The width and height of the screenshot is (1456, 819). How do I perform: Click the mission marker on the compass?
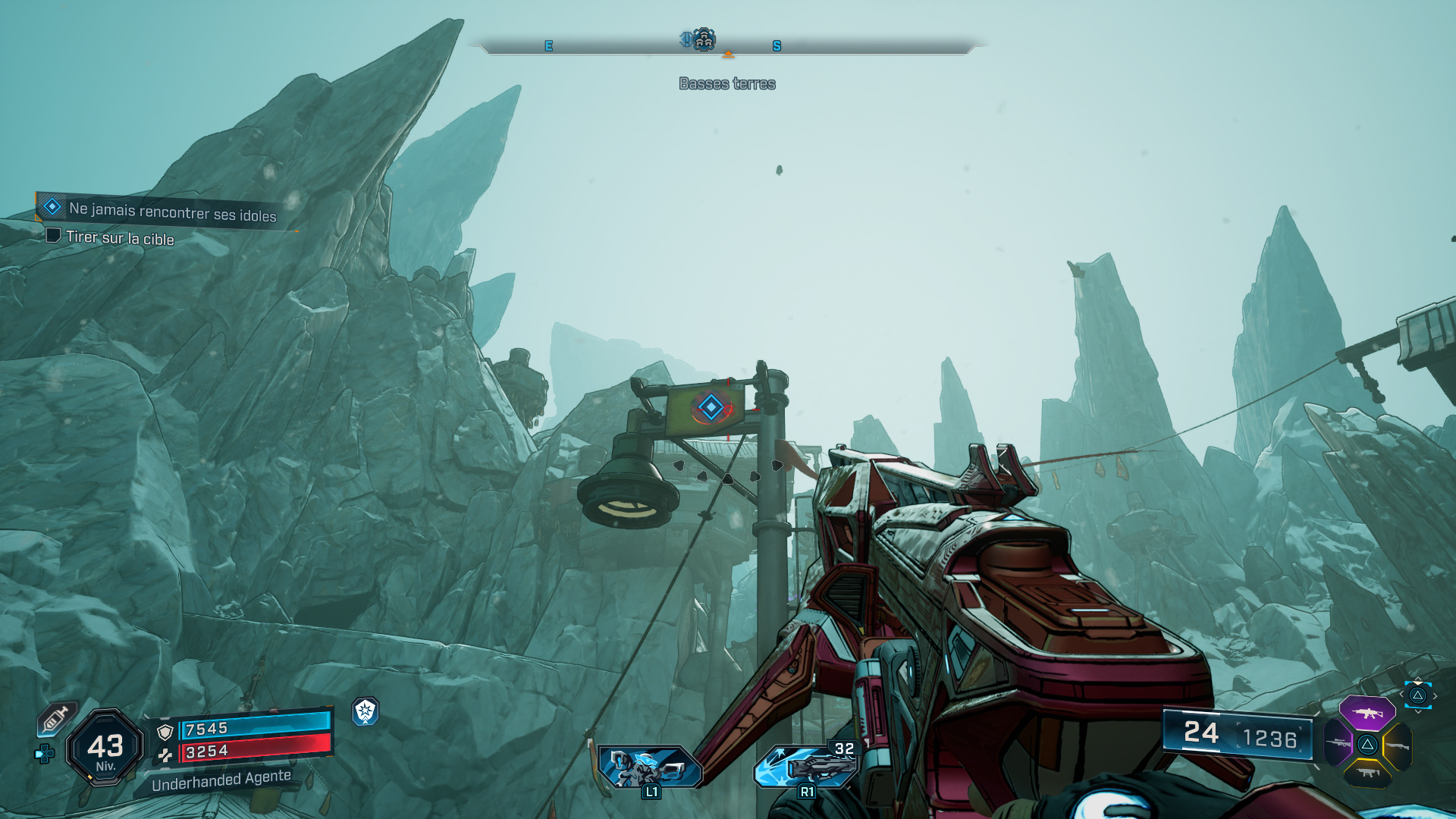tap(703, 39)
